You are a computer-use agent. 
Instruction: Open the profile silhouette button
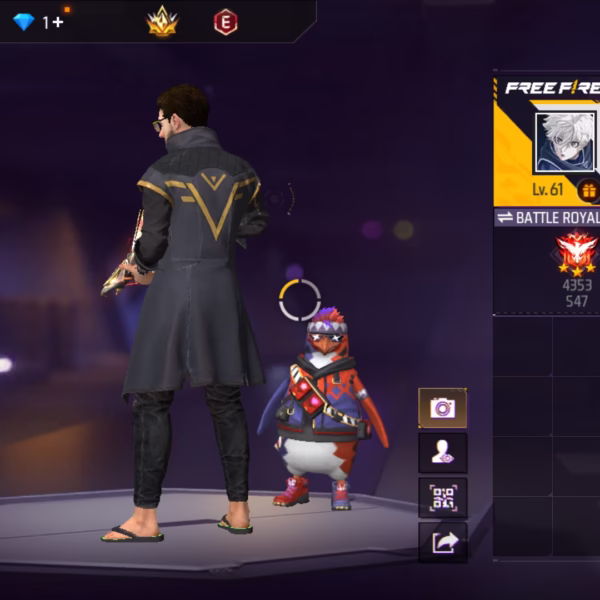tap(442, 453)
